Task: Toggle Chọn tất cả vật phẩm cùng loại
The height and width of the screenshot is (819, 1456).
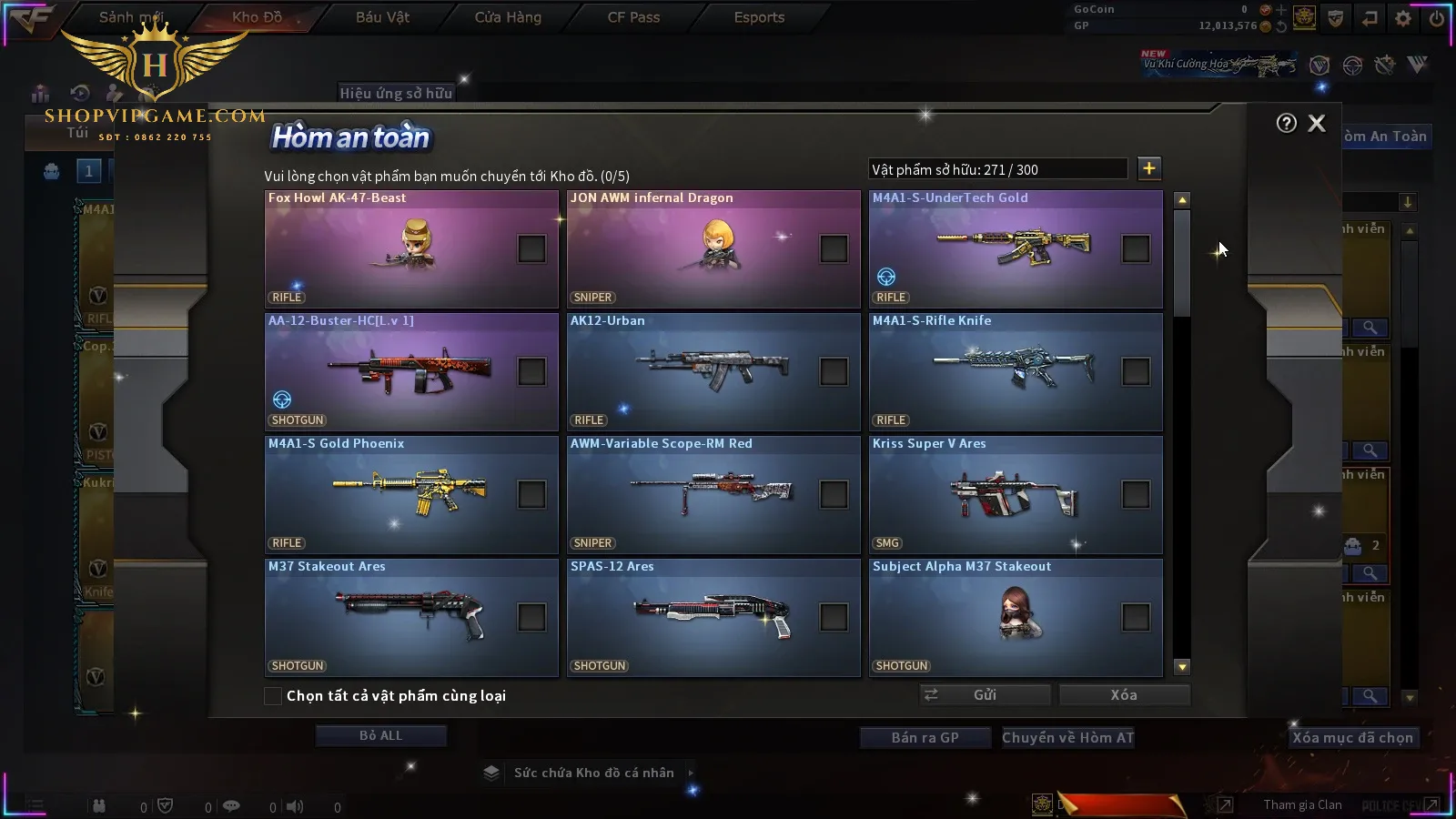Action: click(x=273, y=696)
